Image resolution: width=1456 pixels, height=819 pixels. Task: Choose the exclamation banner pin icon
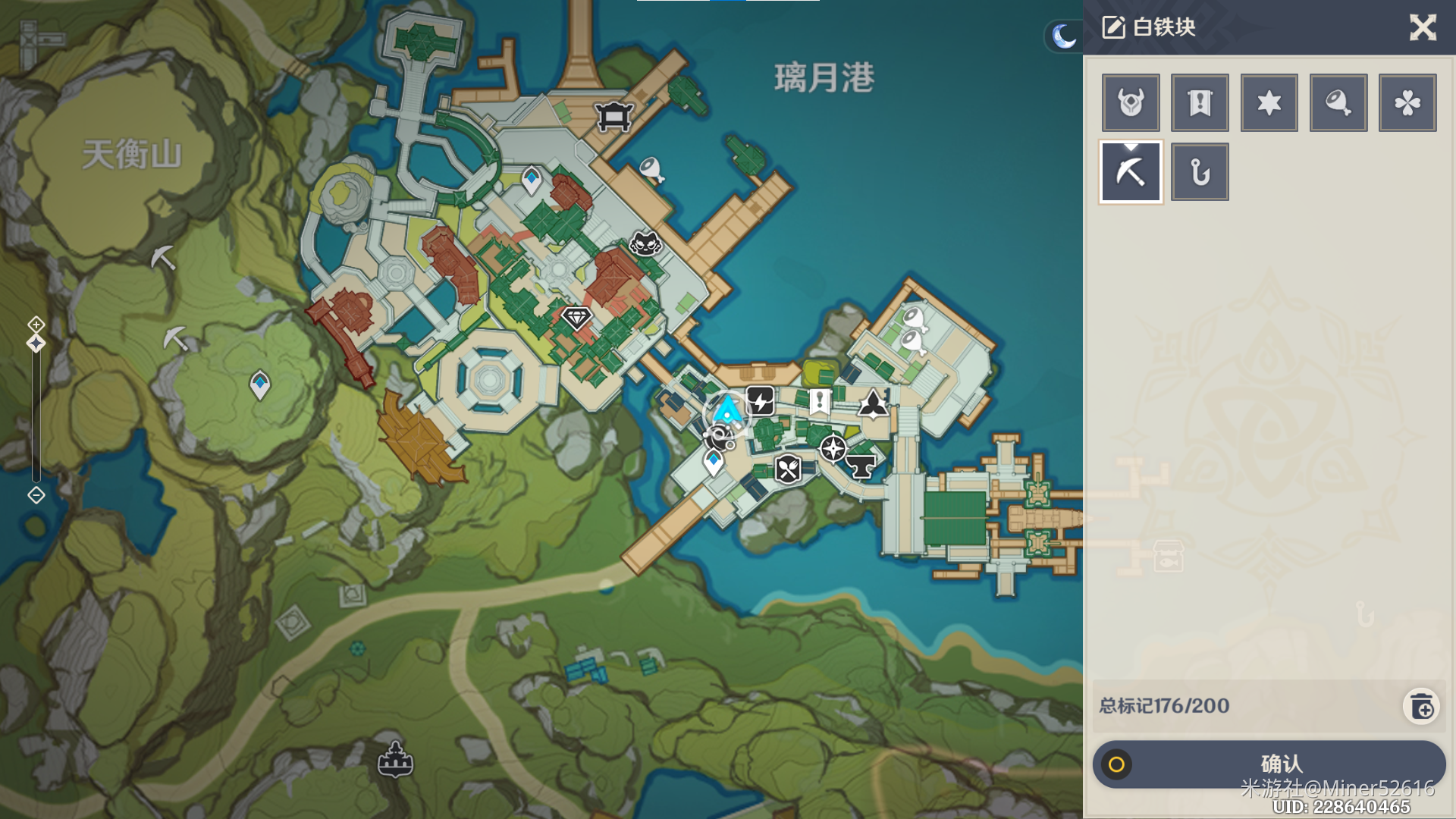1200,103
